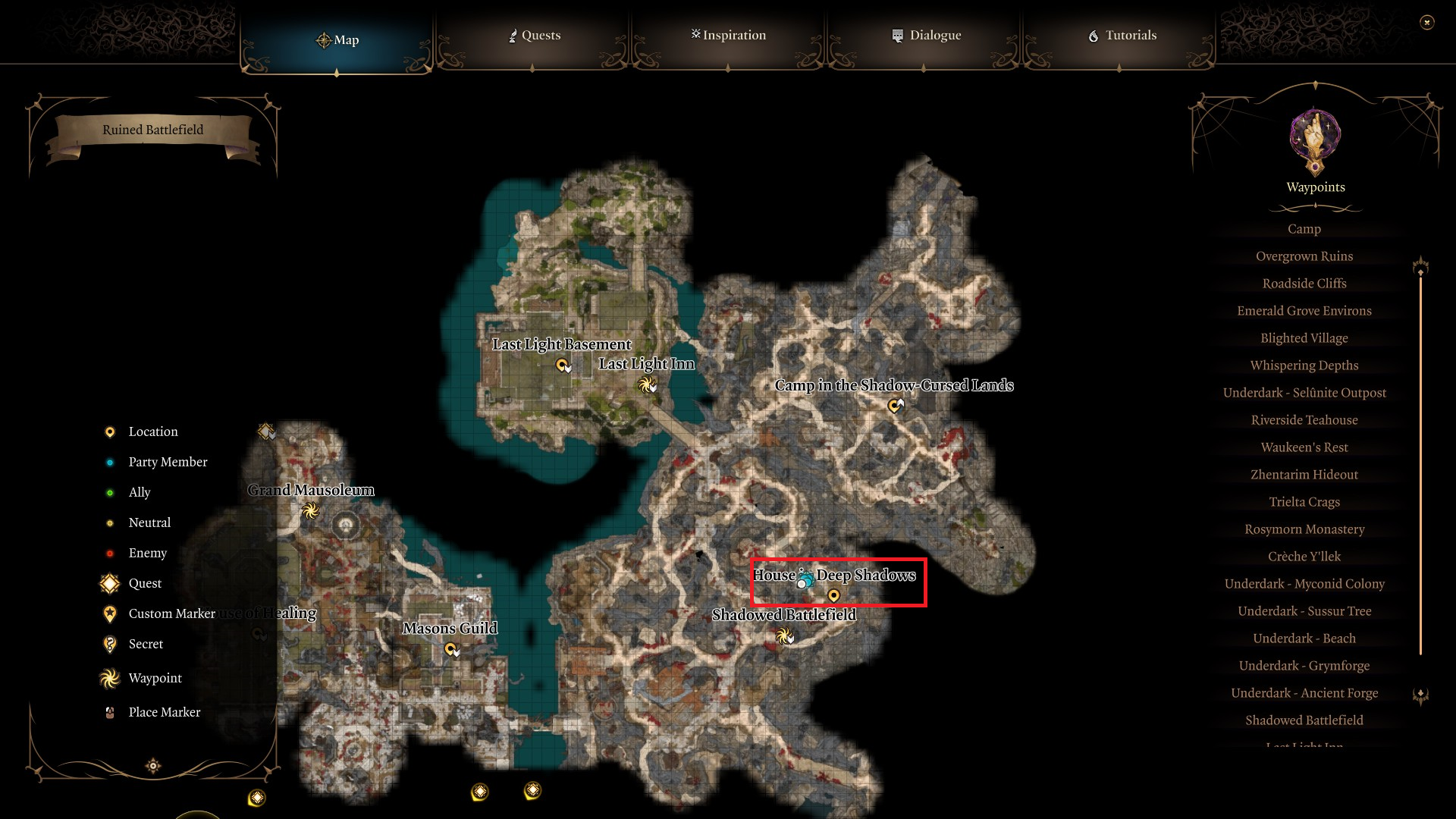Select the compass rose below the legend
This screenshot has width=1456, height=819.
[152, 766]
